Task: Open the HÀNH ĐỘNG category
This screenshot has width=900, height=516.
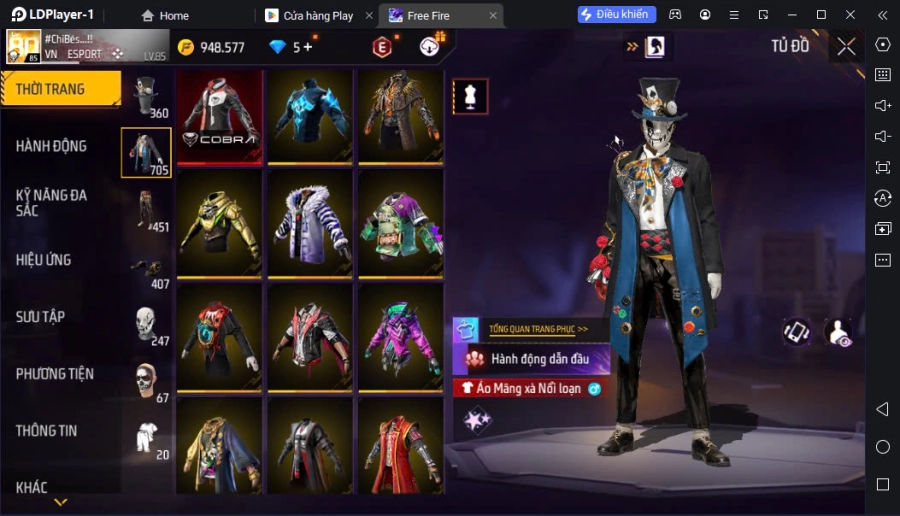Action: click(52, 146)
